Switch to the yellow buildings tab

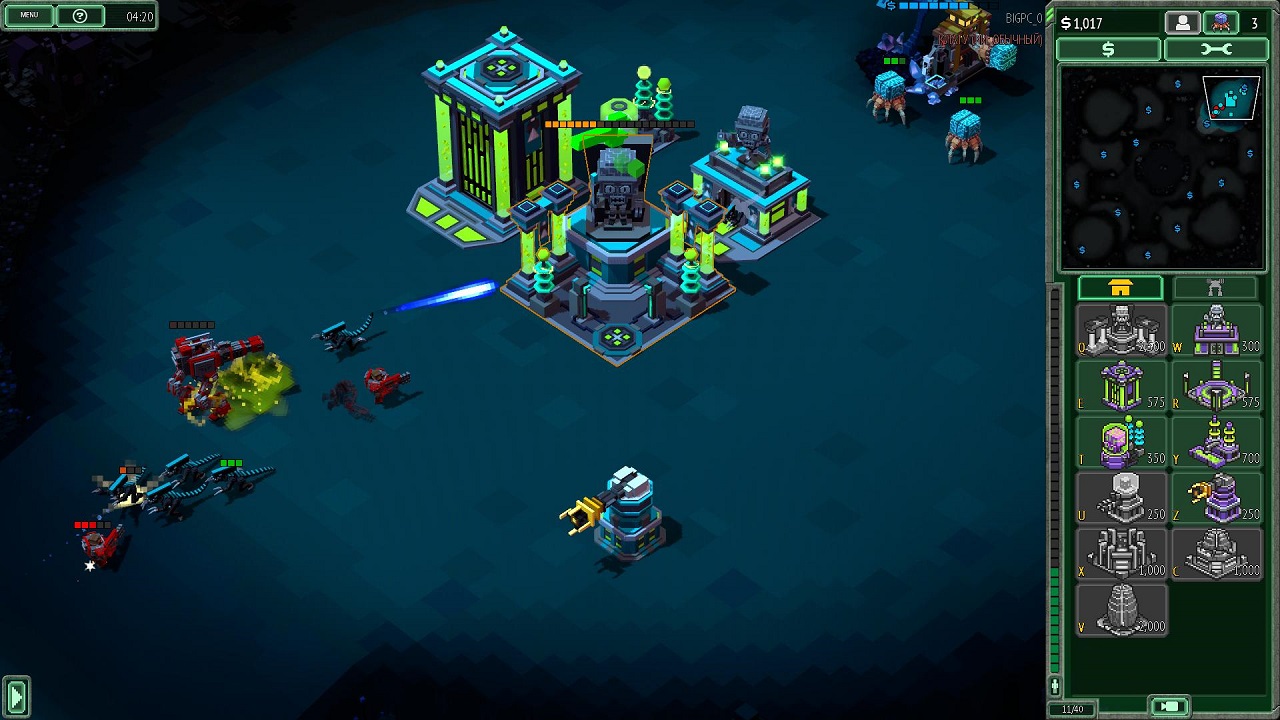click(x=1120, y=289)
